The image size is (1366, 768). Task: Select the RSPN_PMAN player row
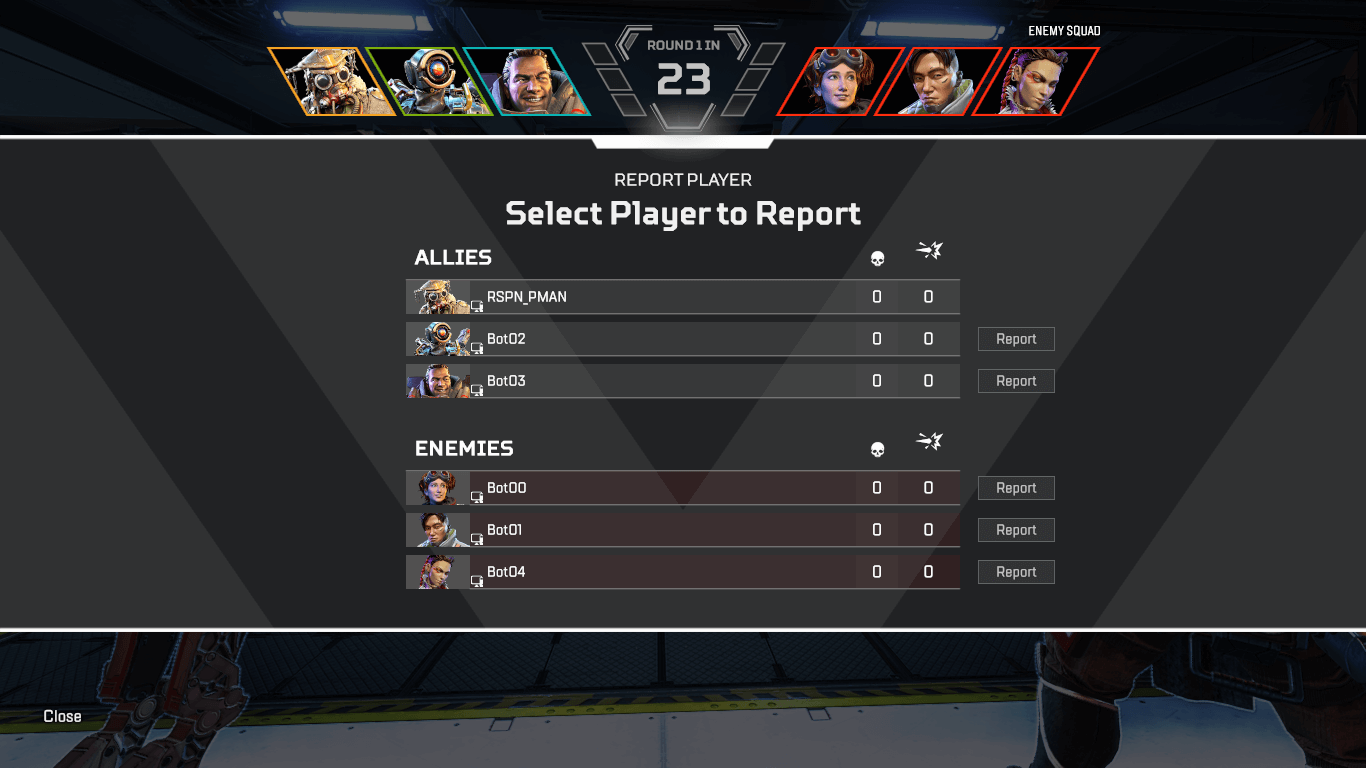660,297
